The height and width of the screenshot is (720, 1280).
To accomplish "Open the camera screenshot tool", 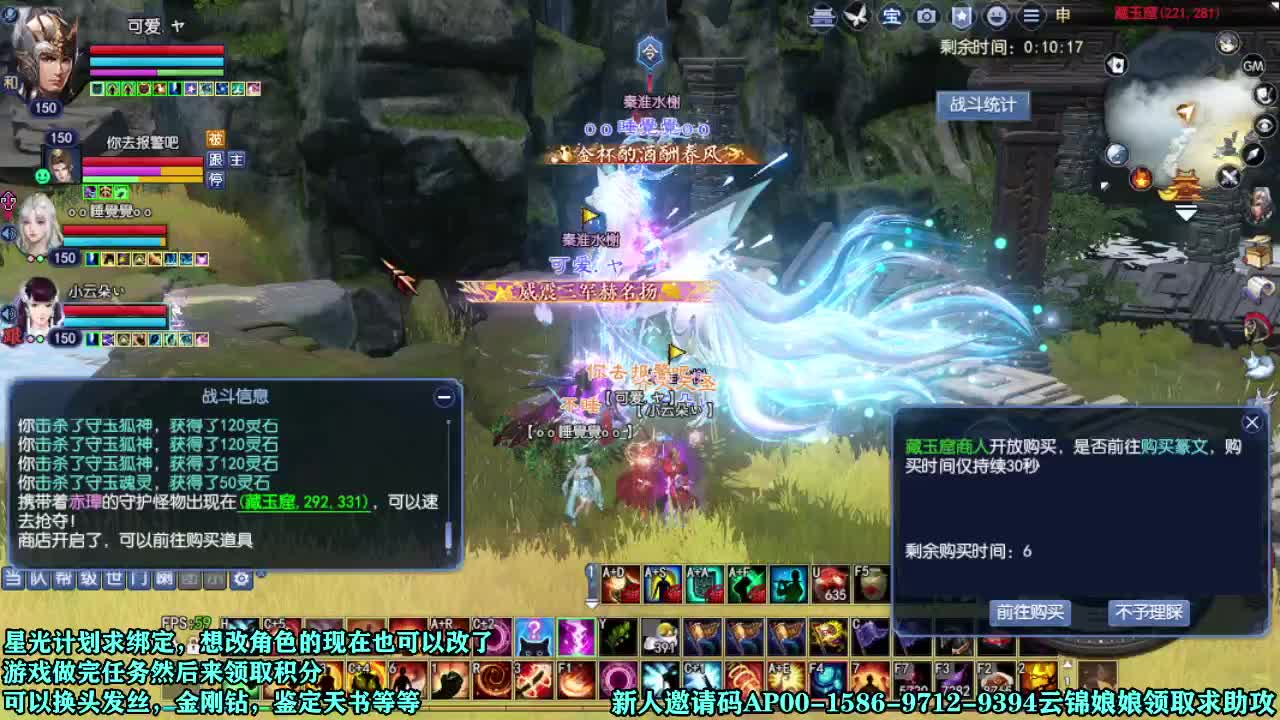I will (x=925, y=15).
